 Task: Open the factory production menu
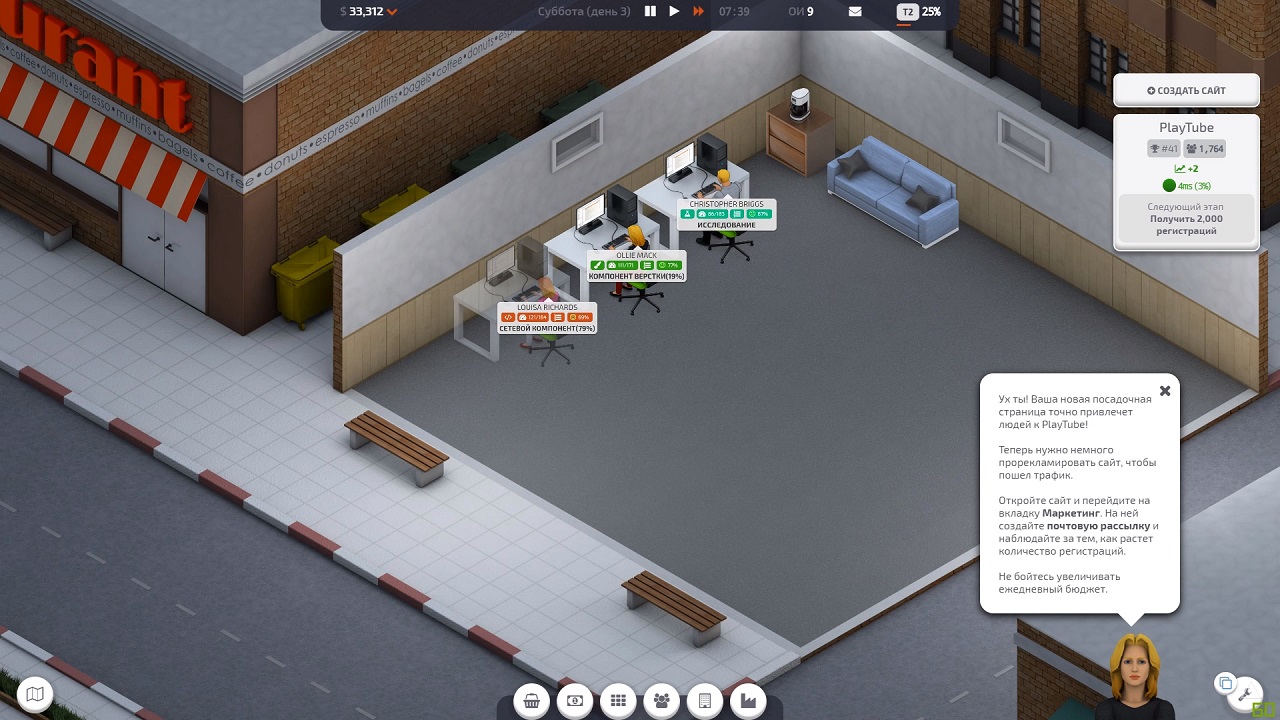pos(747,701)
